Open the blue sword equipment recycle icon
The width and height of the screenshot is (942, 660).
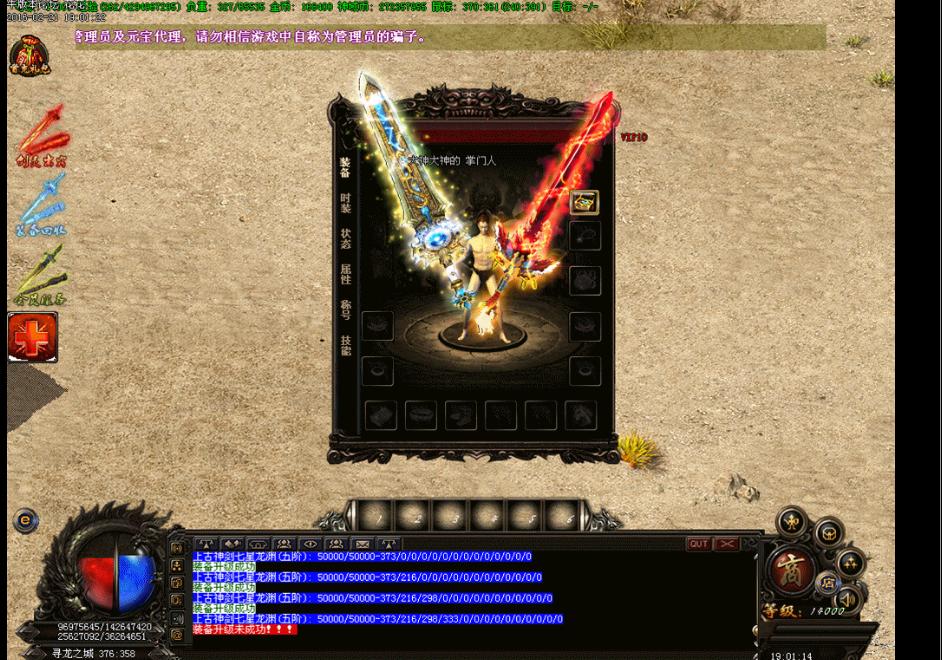41,207
